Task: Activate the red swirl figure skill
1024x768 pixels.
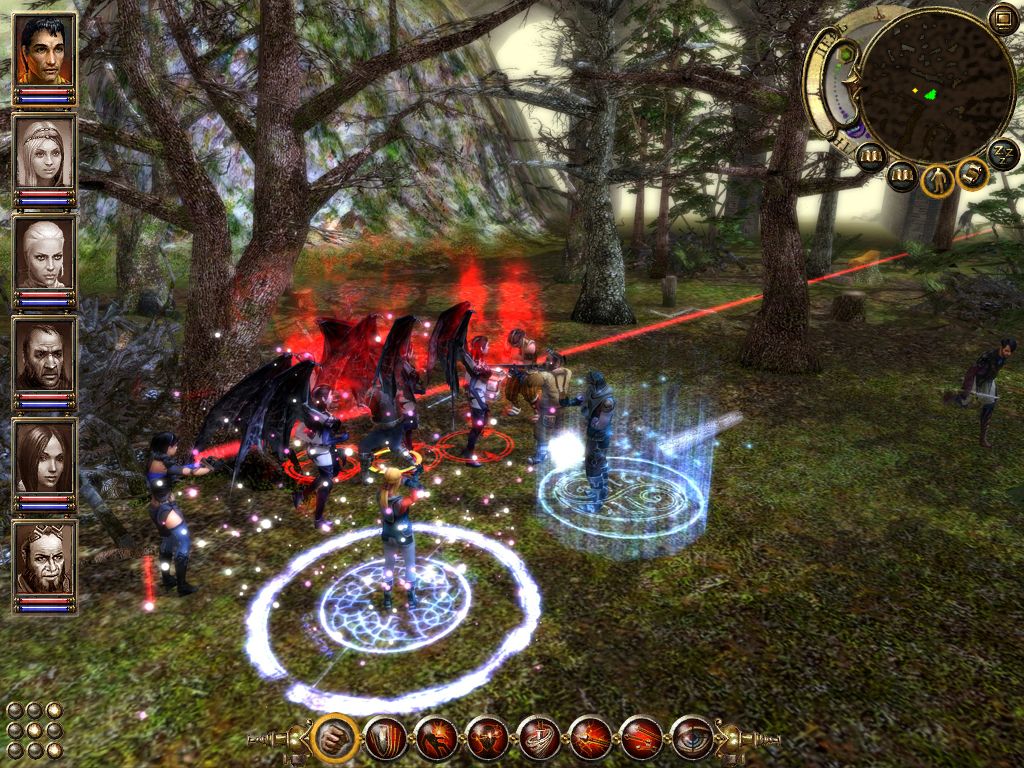Action: [x=488, y=738]
